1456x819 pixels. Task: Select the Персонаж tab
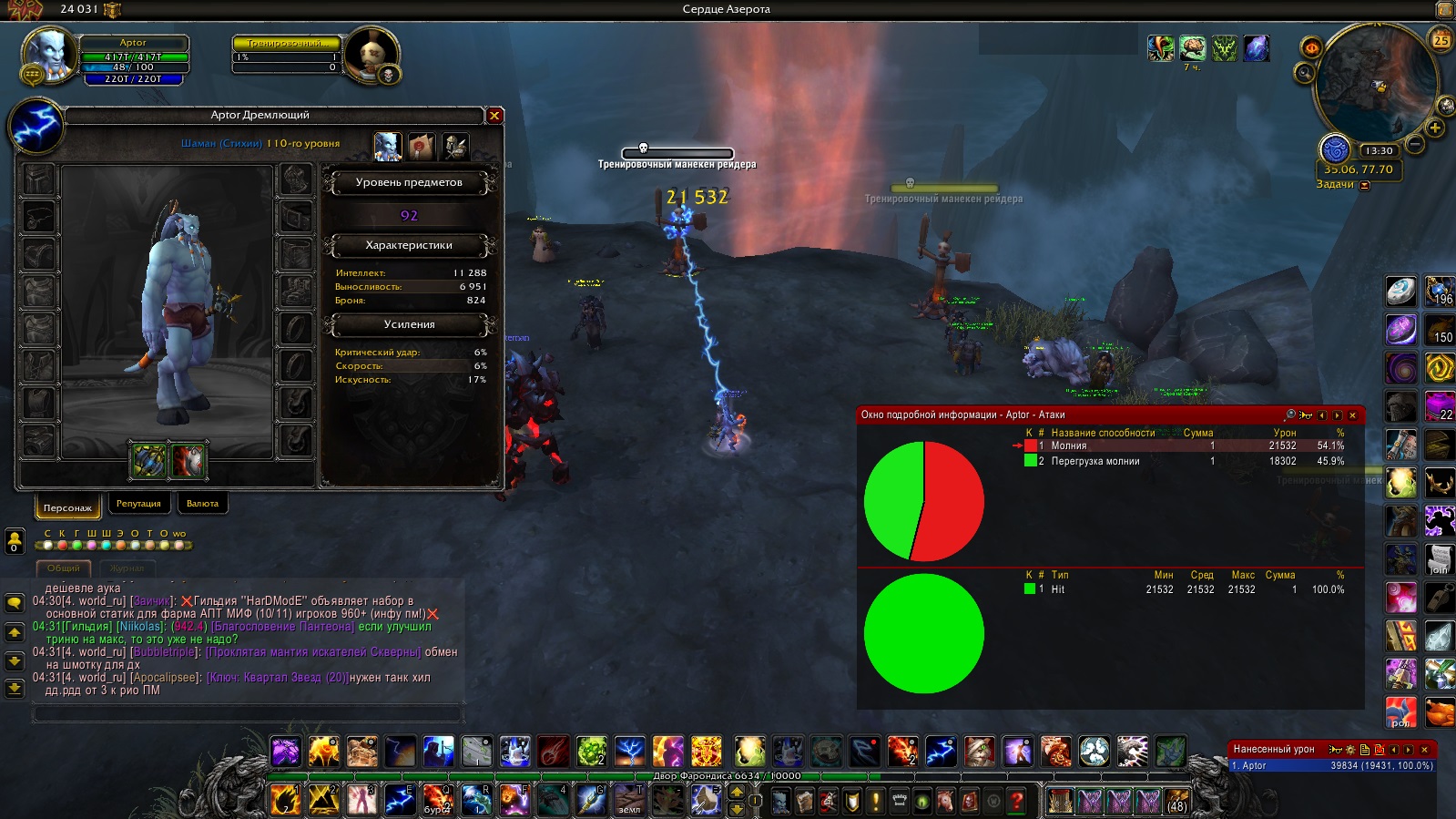pos(67,507)
